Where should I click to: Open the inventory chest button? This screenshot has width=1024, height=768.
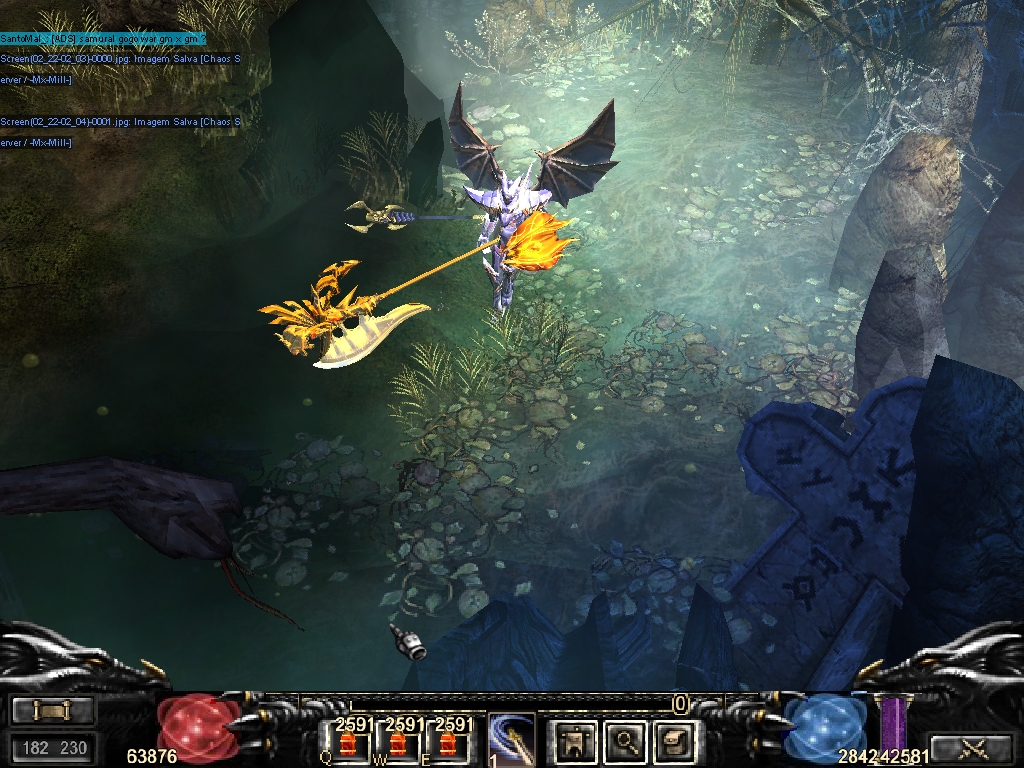coord(675,741)
